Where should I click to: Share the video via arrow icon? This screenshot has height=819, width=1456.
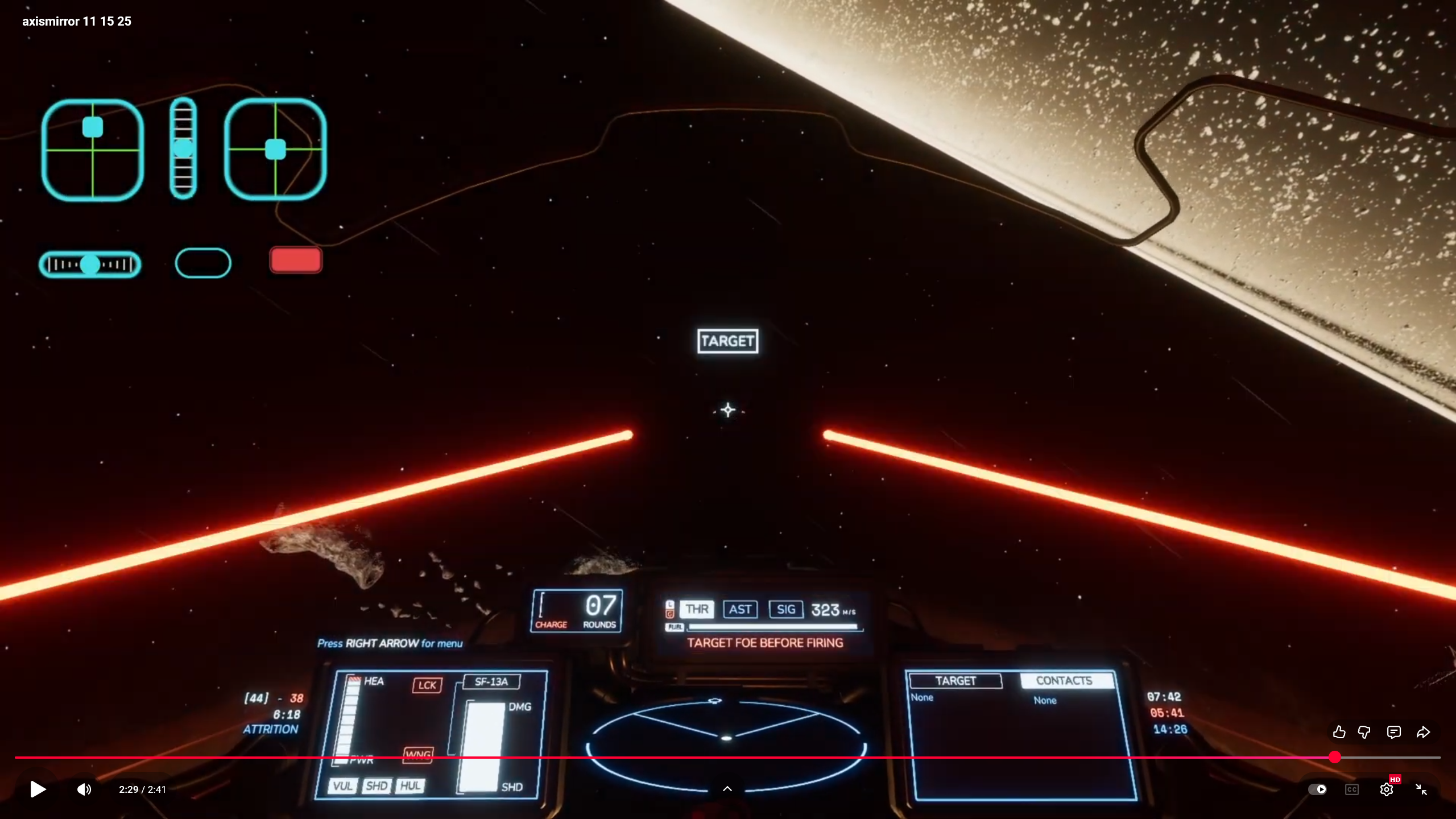tap(1423, 732)
